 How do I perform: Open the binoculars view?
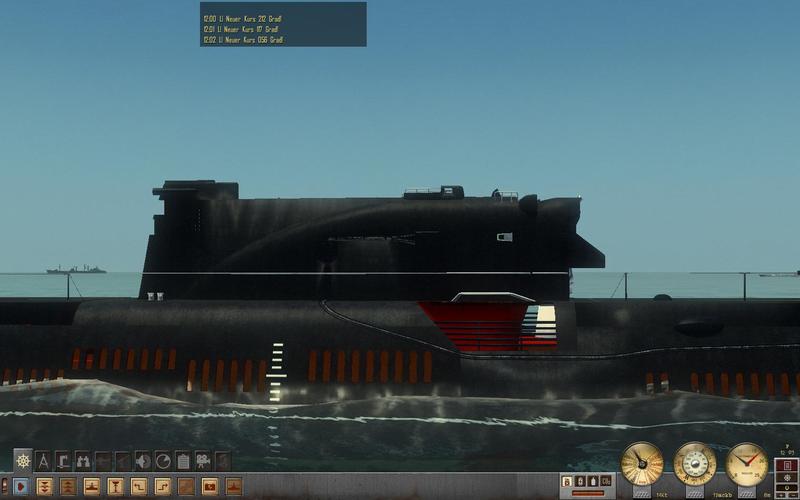tap(82, 461)
